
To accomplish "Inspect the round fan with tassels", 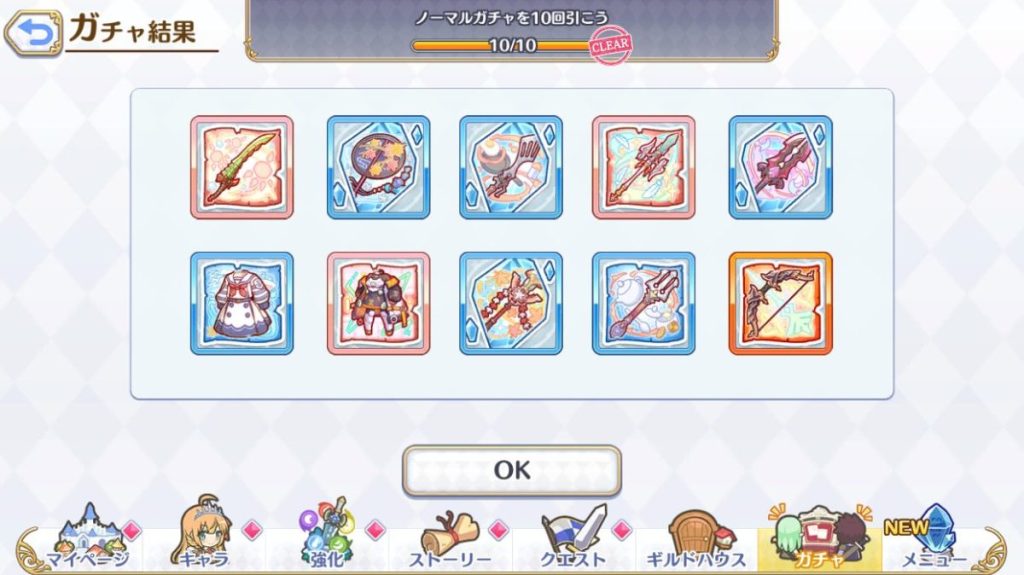I will point(378,167).
